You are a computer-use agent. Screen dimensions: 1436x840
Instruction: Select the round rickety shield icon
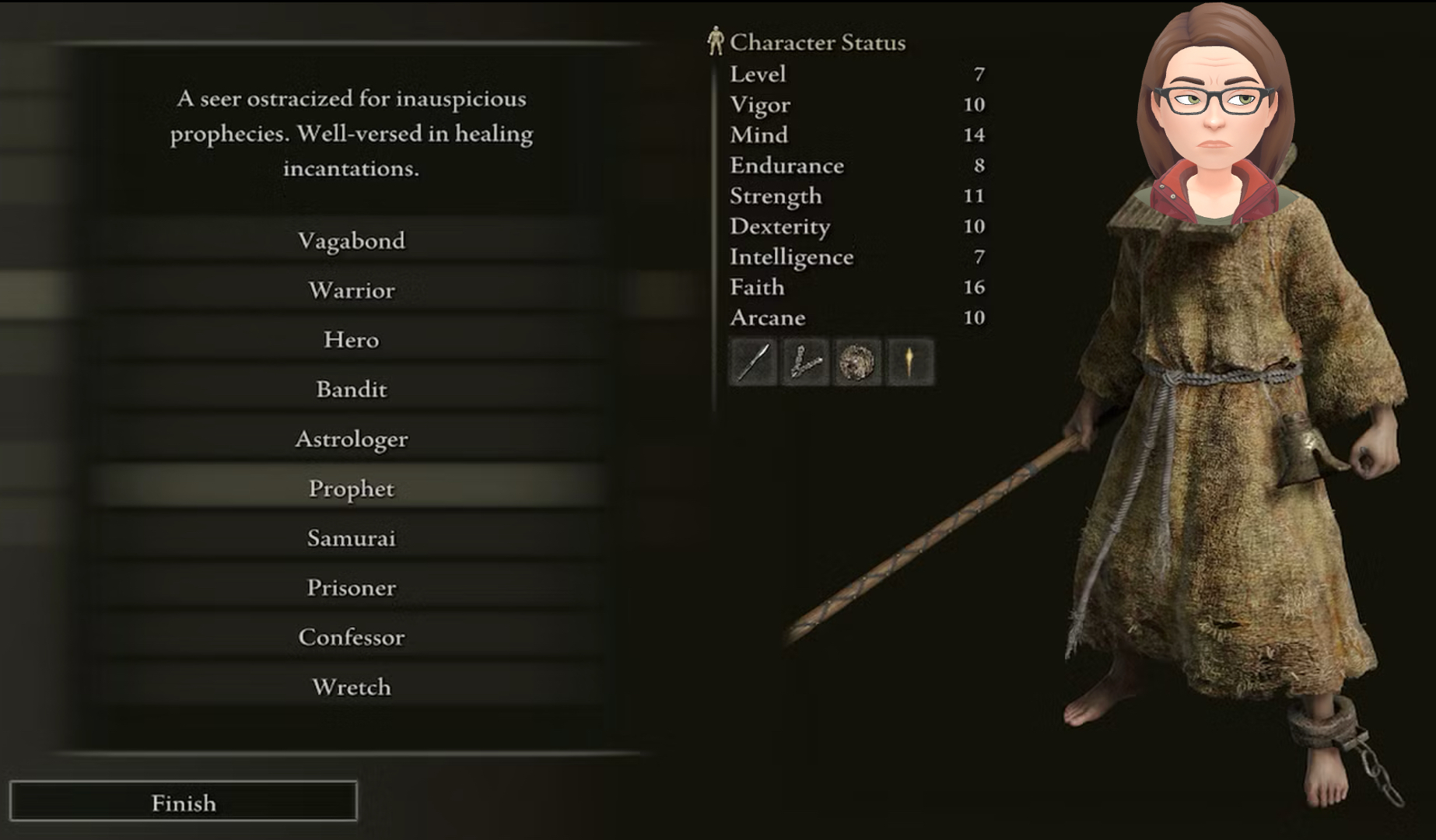point(856,362)
